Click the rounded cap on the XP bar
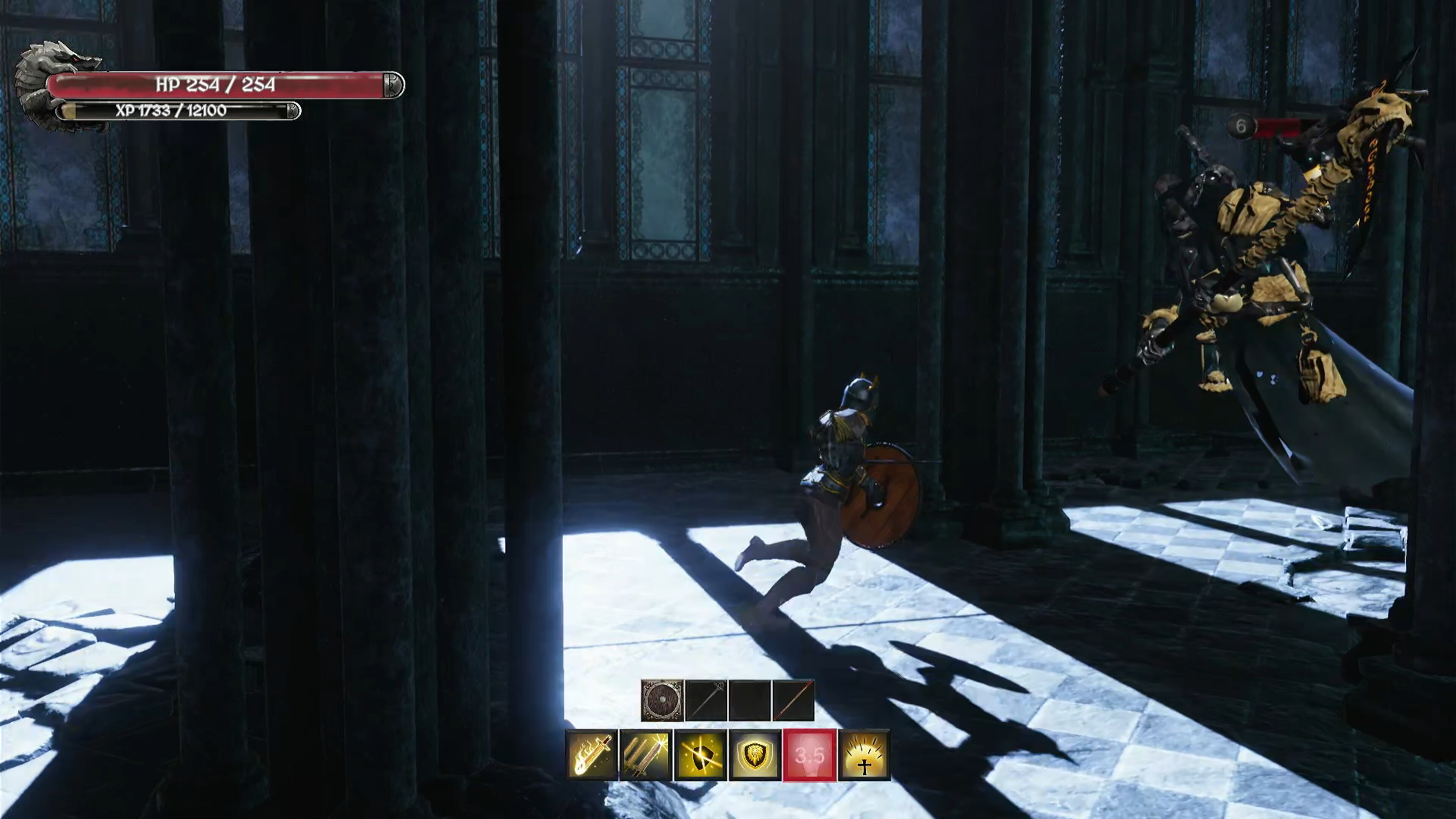1456x819 pixels. [293, 111]
